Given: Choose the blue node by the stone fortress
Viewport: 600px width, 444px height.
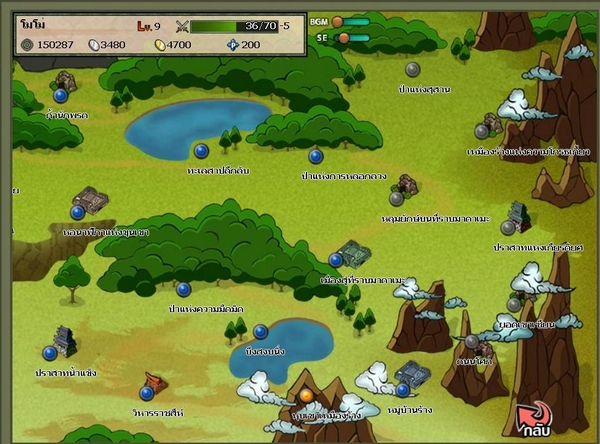Looking at the screenshot, I should (x=77, y=212).
